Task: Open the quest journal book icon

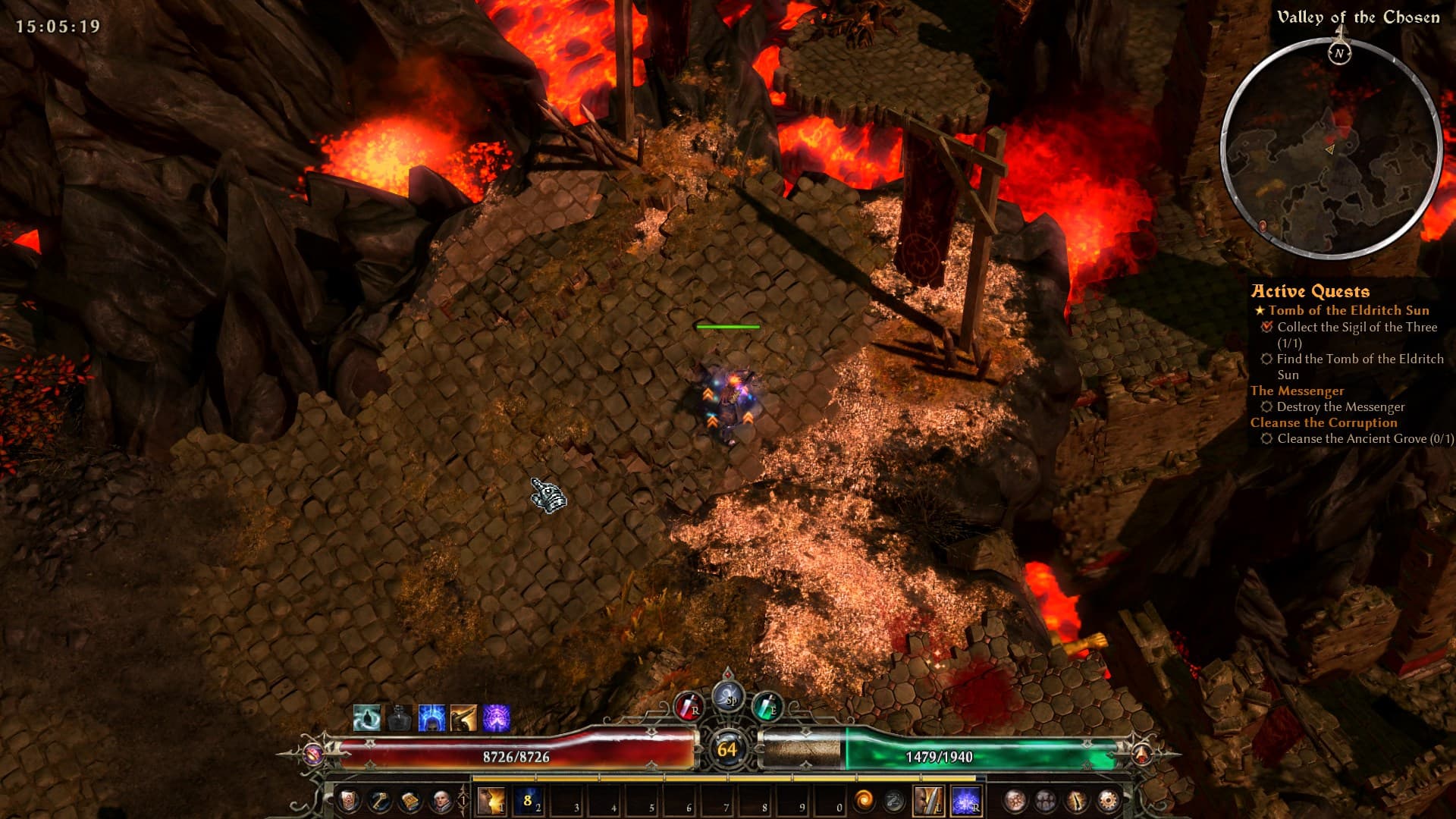Action: tap(410, 800)
